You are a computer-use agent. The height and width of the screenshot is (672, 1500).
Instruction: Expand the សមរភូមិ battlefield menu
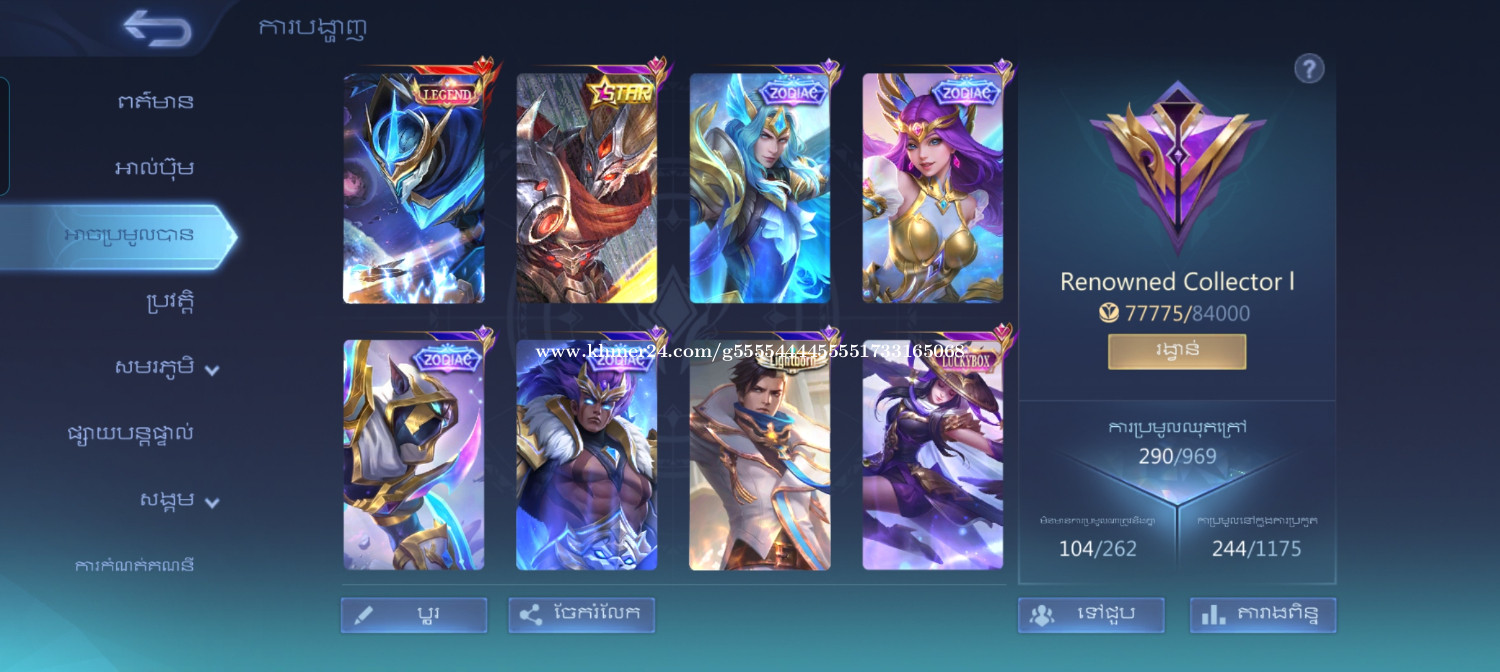[166, 368]
